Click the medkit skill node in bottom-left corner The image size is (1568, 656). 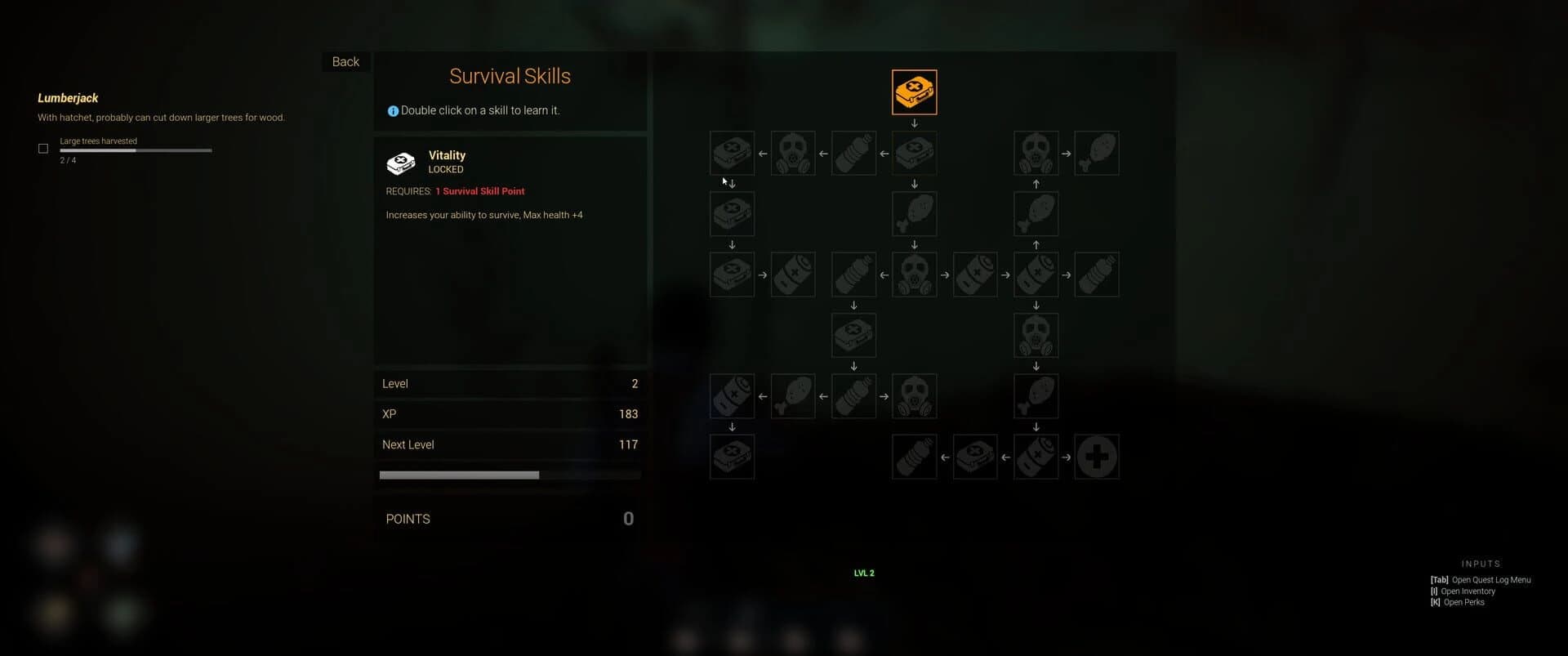732,457
